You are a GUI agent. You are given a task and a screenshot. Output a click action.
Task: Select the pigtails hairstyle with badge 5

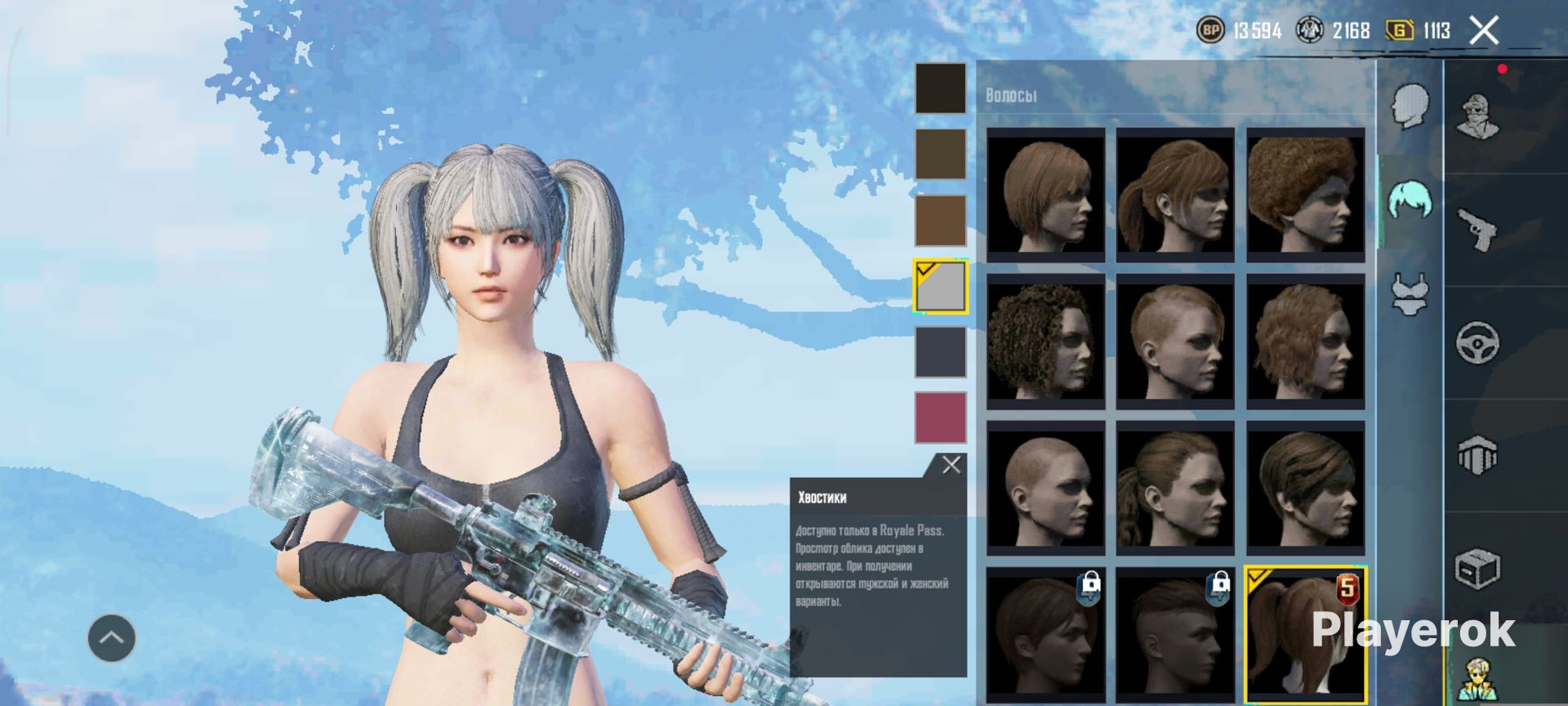click(1305, 634)
